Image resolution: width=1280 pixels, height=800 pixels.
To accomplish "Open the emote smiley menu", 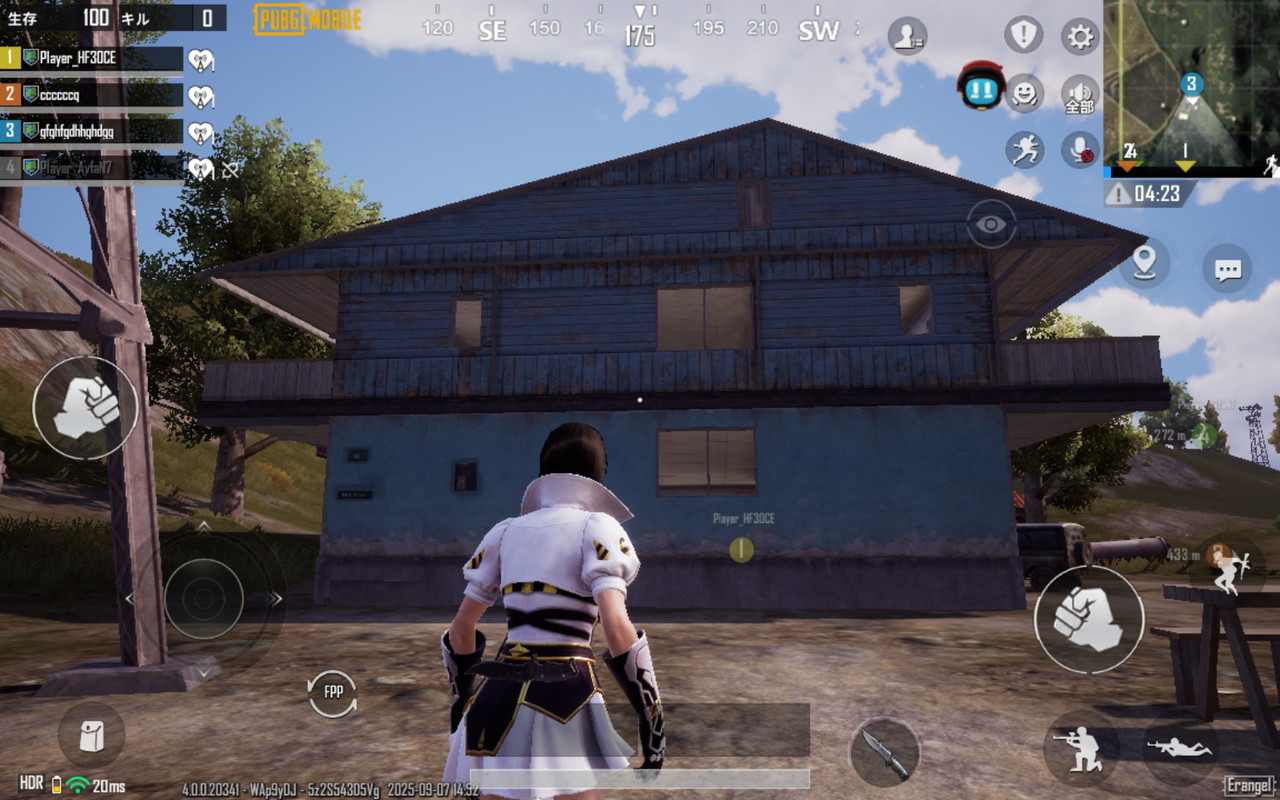I will (x=1023, y=94).
